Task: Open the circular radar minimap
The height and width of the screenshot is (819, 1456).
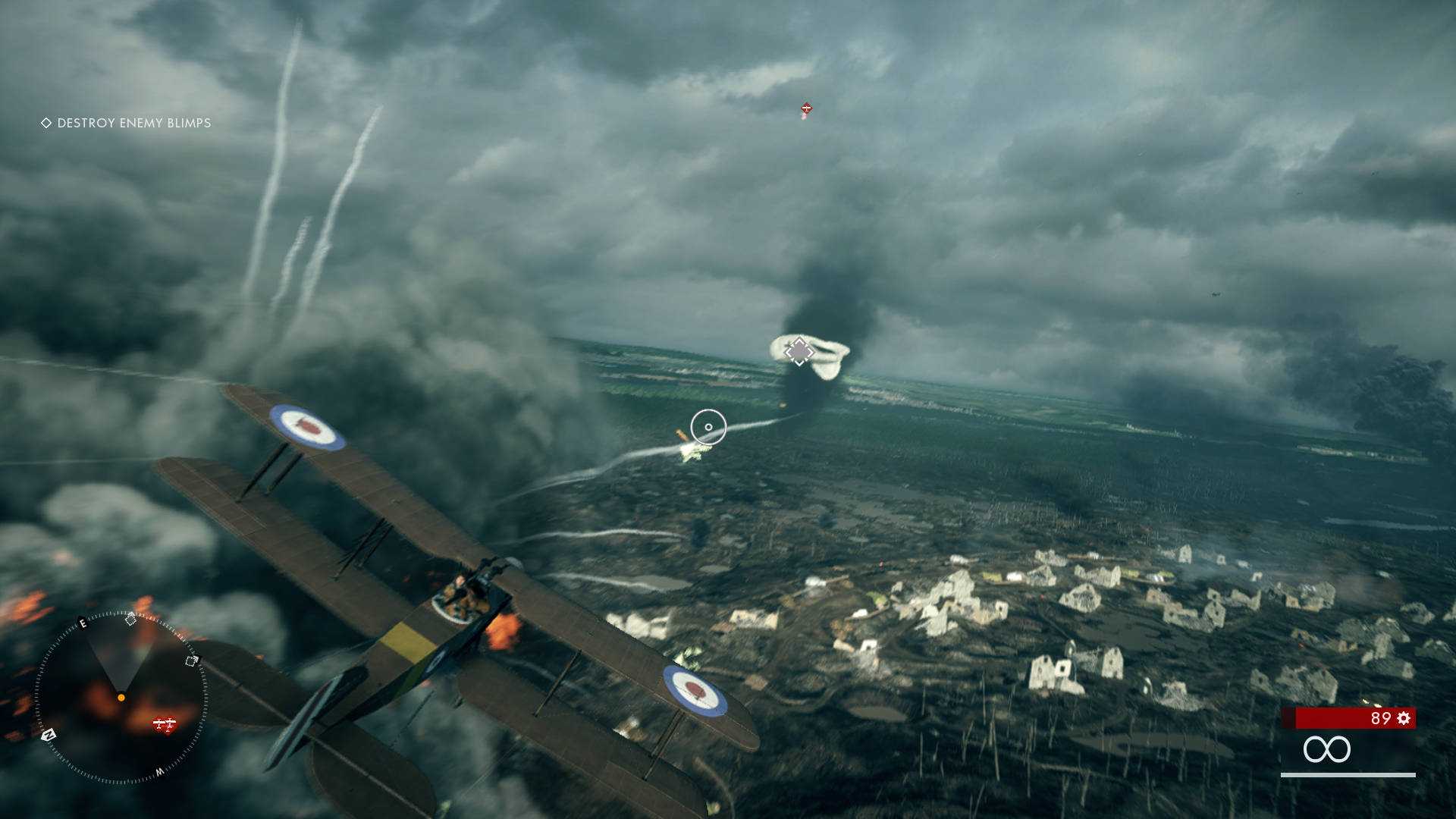Action: point(121,697)
